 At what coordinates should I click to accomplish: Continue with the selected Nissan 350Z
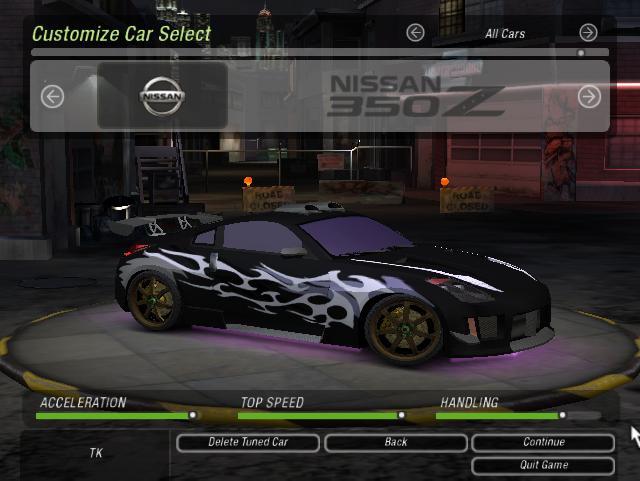click(x=543, y=442)
